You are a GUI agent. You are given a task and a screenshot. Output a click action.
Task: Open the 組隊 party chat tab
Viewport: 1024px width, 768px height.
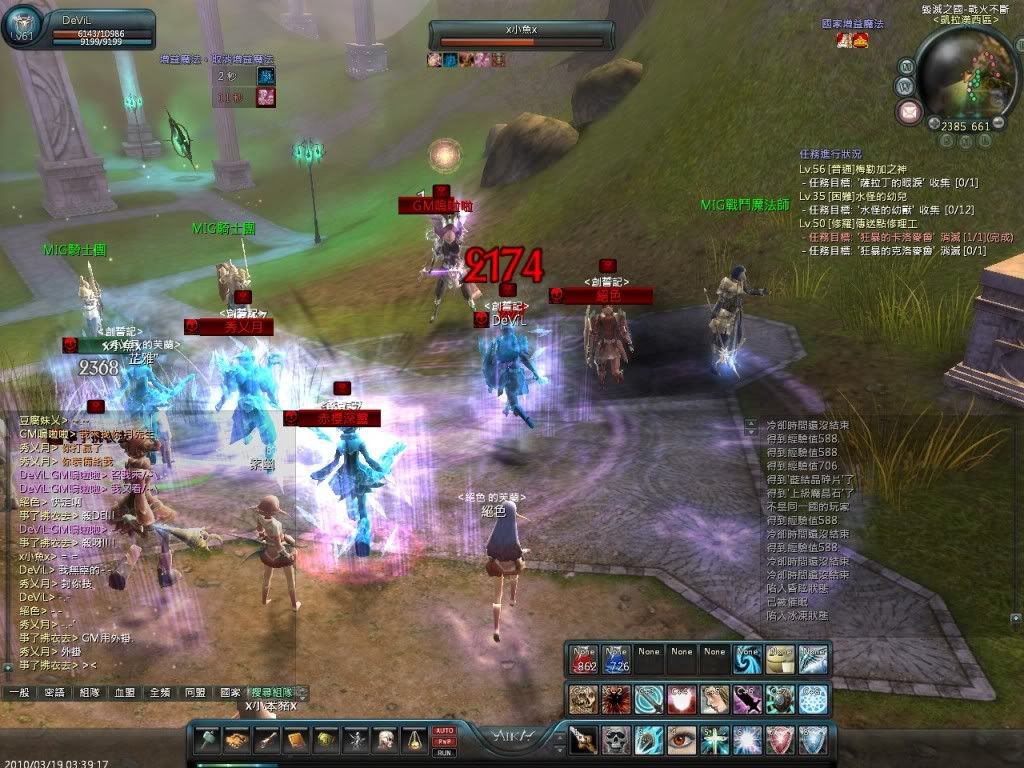tap(89, 692)
